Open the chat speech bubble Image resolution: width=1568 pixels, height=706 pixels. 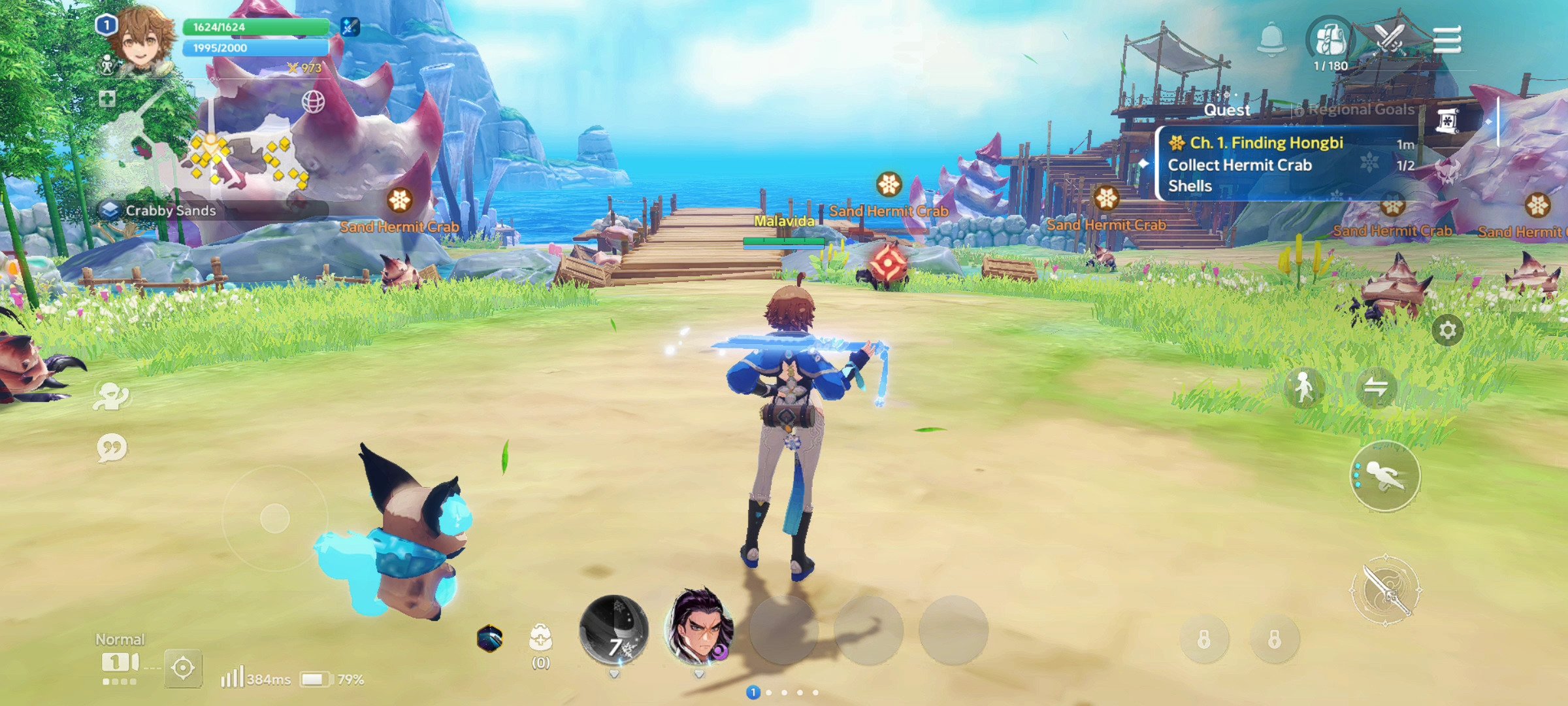pos(112,448)
